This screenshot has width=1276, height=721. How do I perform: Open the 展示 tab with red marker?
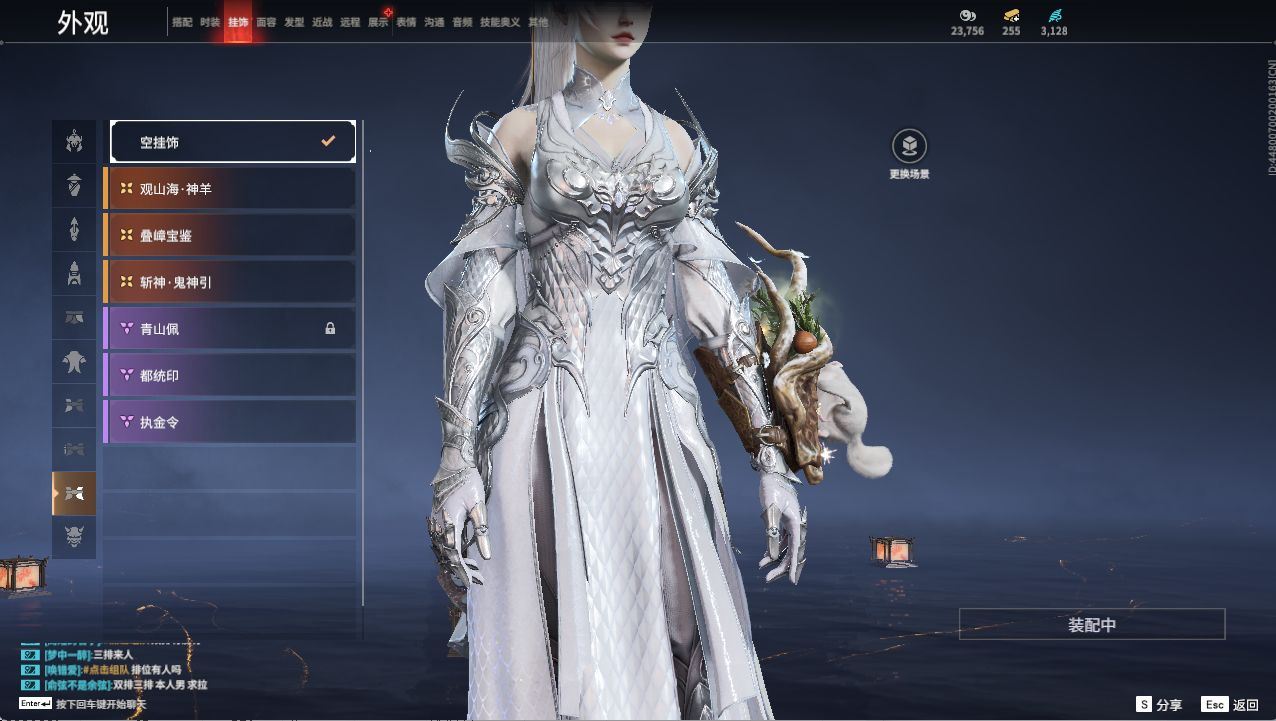coord(378,22)
